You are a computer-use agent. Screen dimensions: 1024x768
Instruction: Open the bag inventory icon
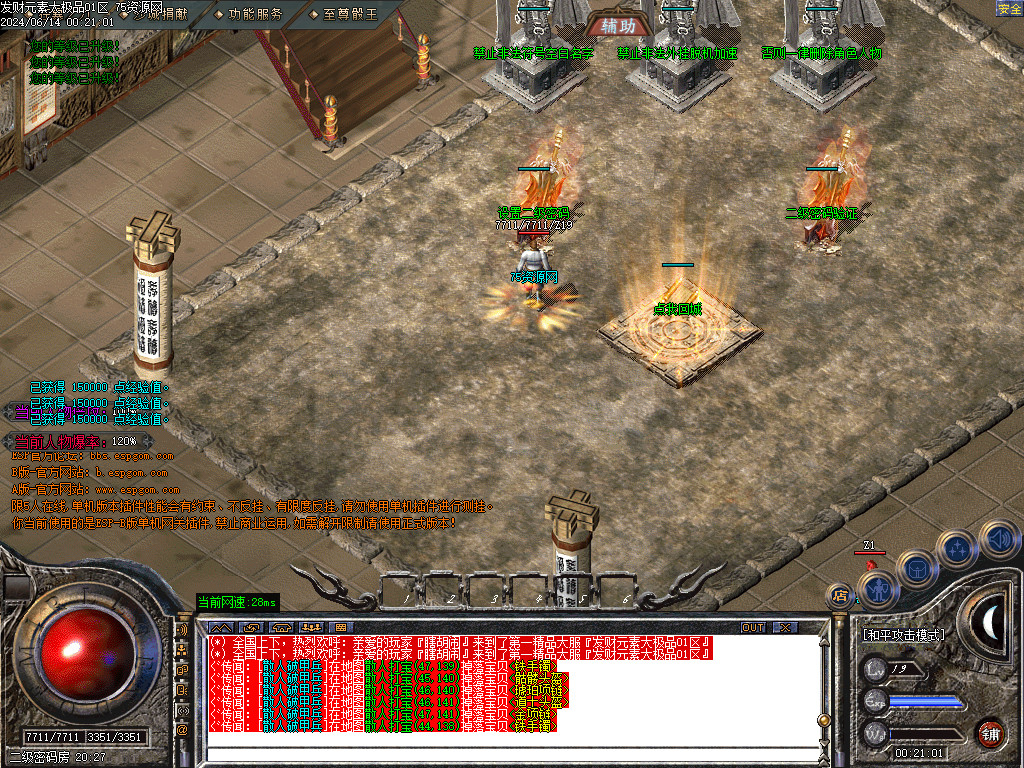[x=917, y=570]
